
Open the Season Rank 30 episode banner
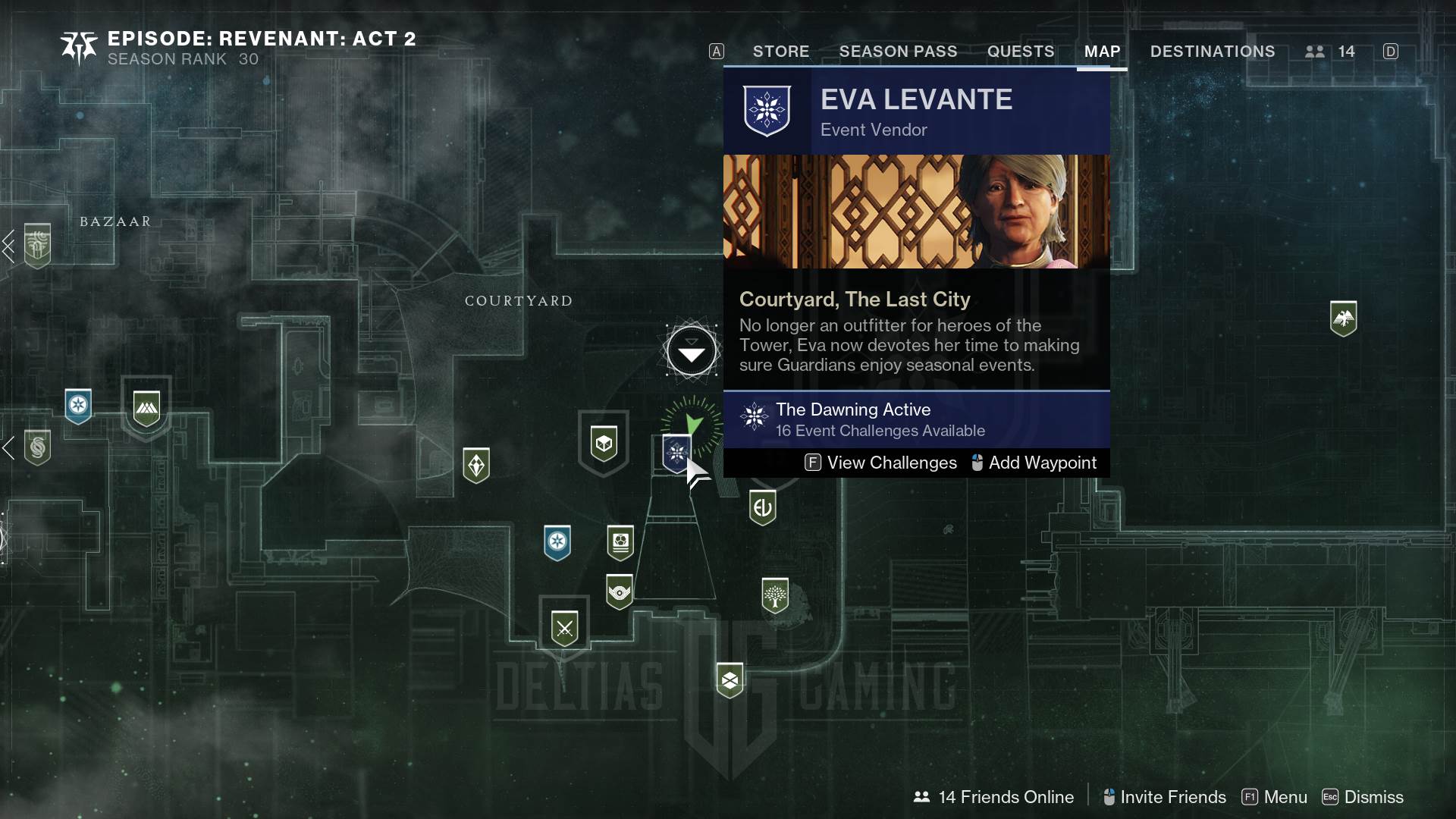tap(238, 48)
